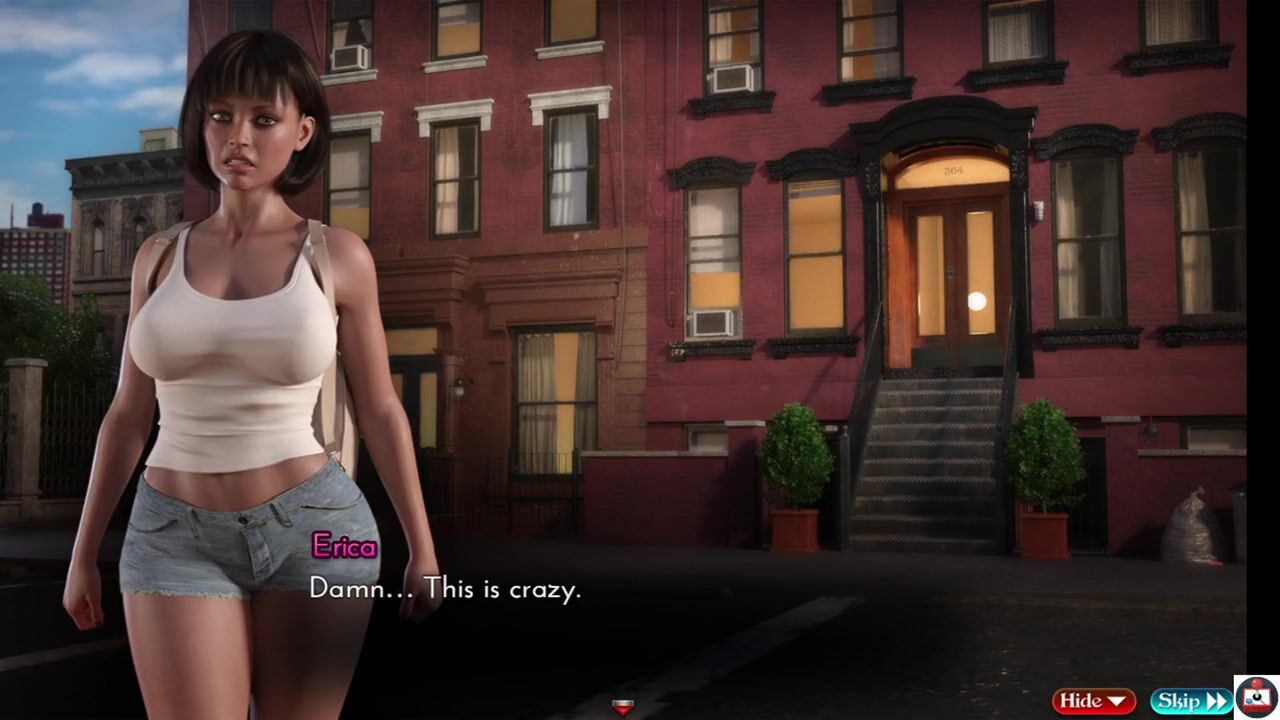Open the joystick overlay icon
1280x720 pixels.
[1256, 696]
